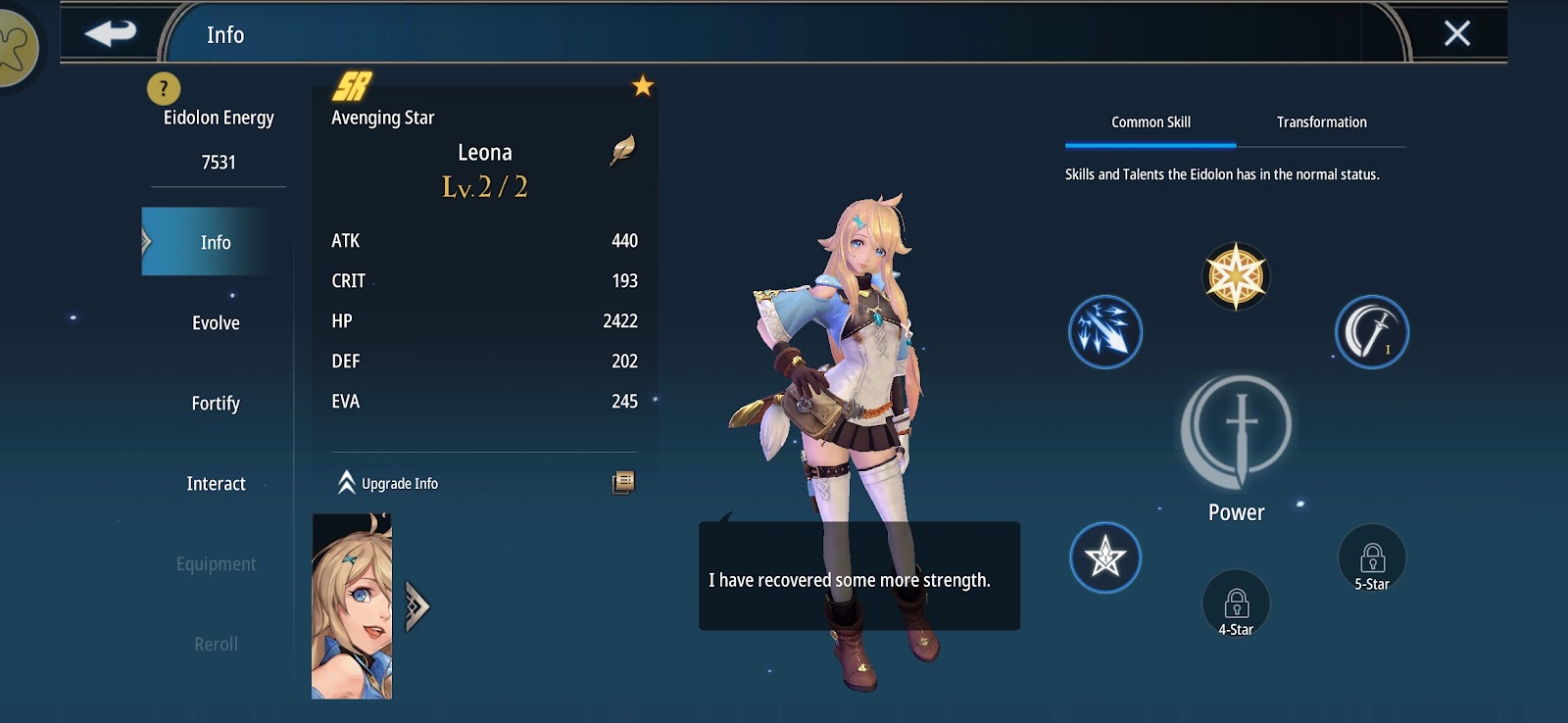The height and width of the screenshot is (723, 1568).
Task: Open the Eidolon Energy help icon
Action: [164, 89]
